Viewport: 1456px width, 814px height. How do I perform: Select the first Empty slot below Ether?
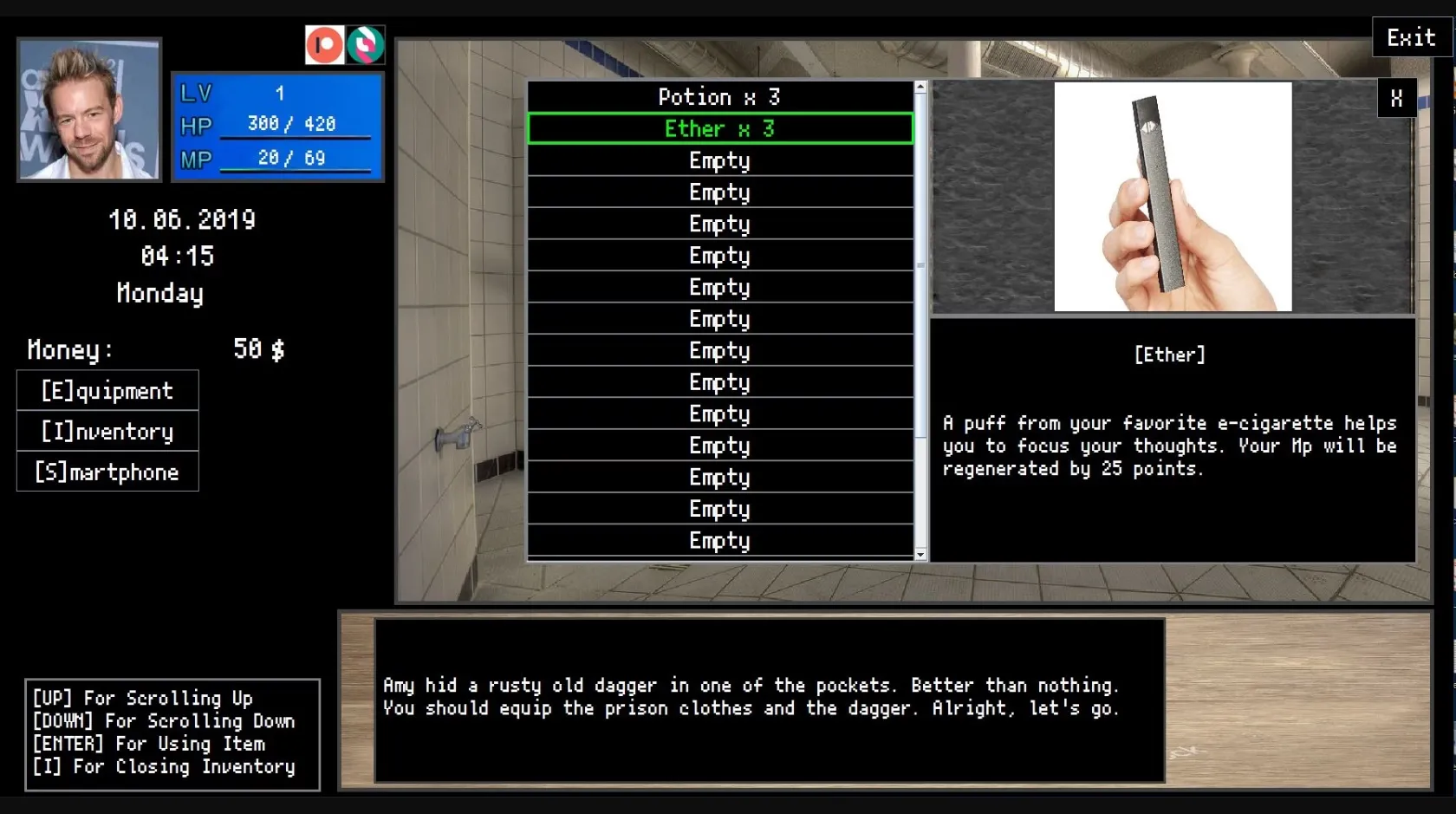[x=720, y=160]
